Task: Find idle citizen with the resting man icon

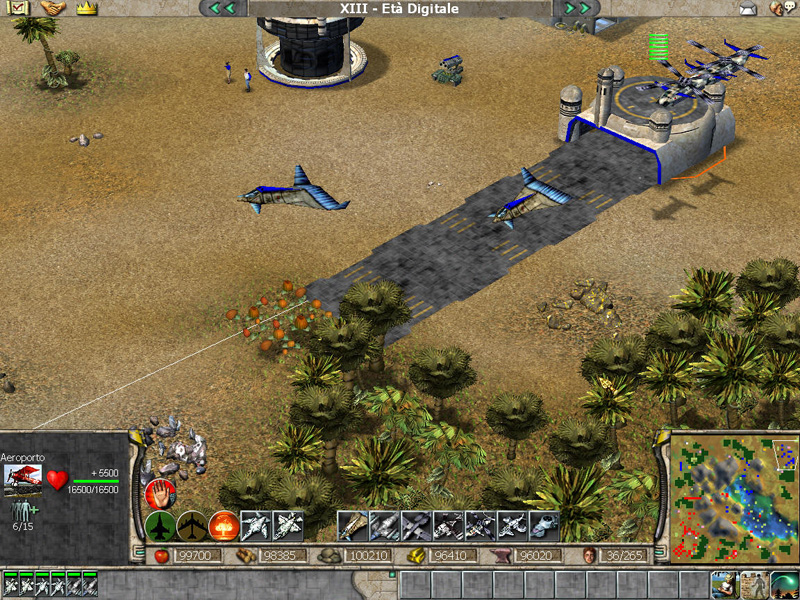Action: pyautogui.click(x=724, y=584)
